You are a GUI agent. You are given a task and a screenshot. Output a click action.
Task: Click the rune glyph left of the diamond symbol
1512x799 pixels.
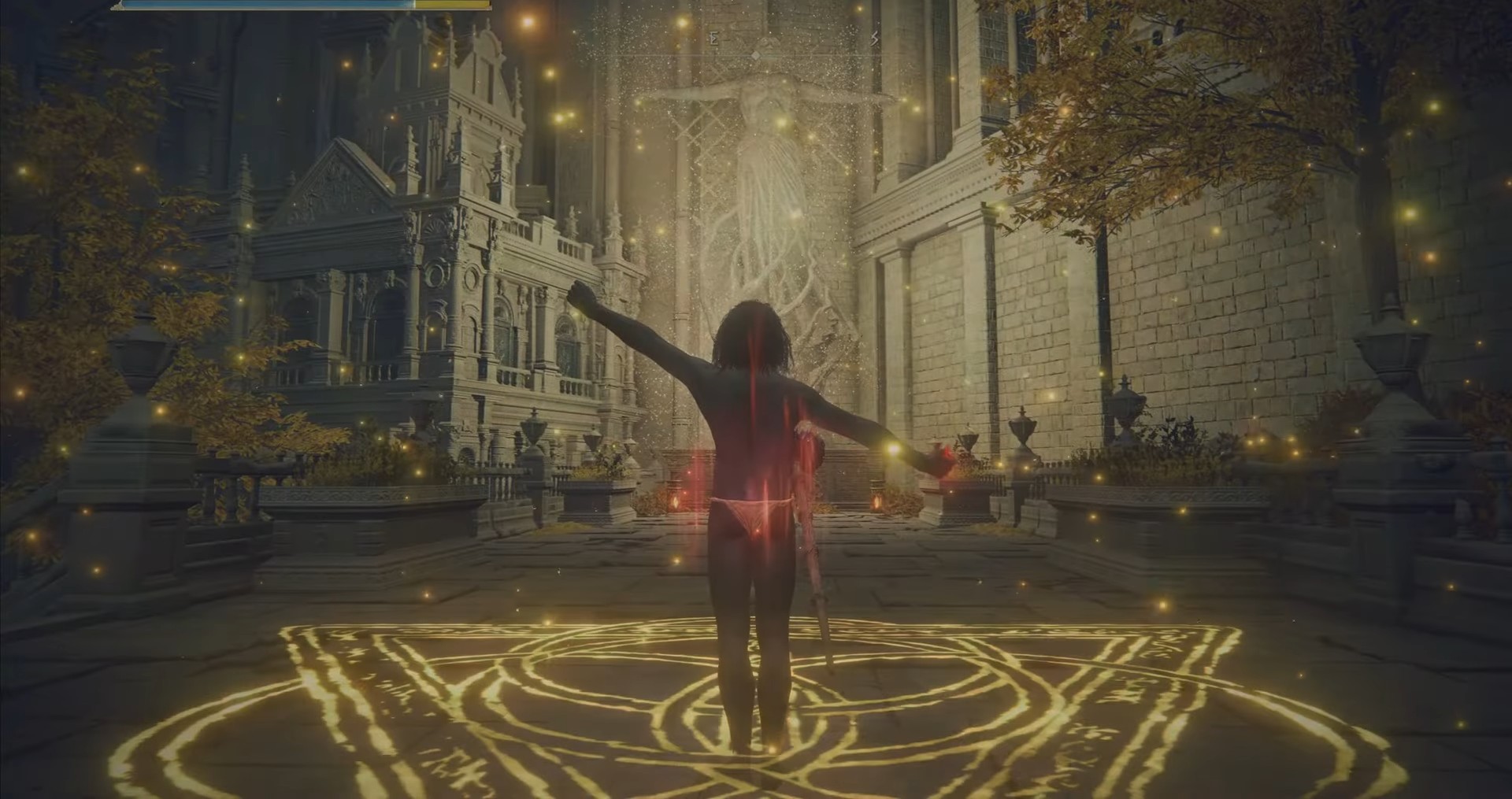click(713, 37)
